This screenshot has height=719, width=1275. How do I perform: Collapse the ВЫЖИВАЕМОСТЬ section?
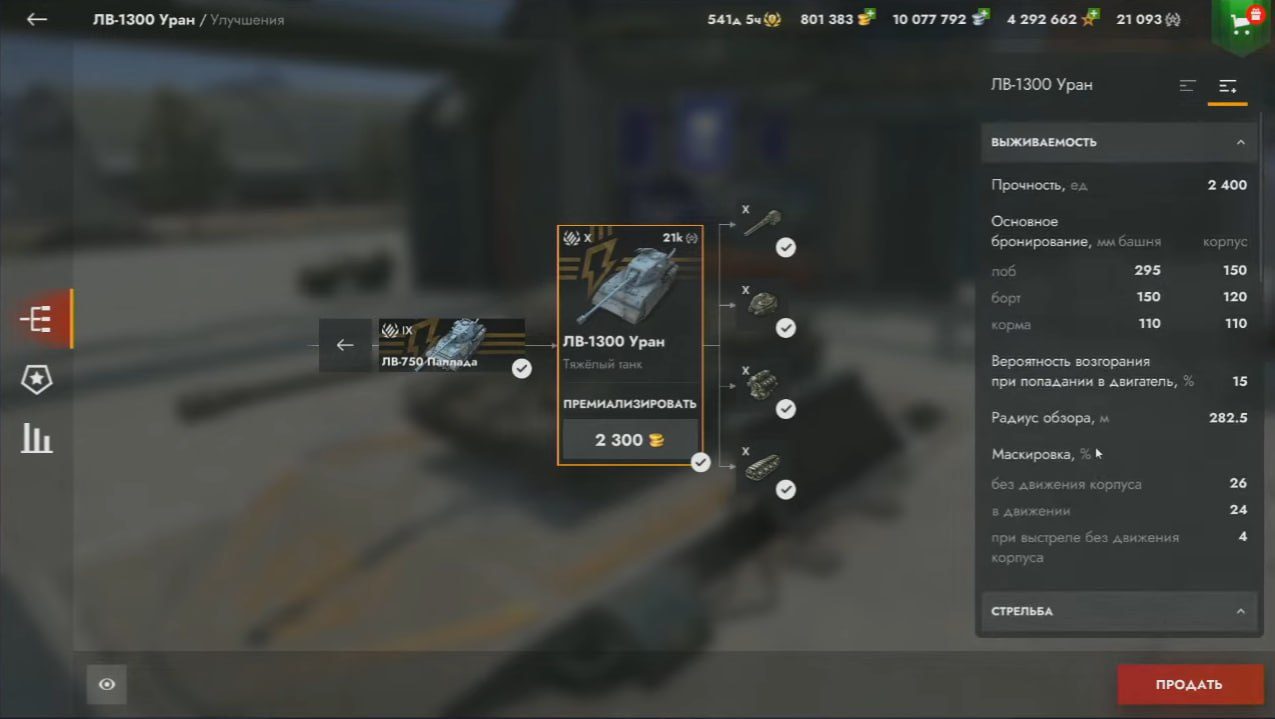tap(1240, 142)
